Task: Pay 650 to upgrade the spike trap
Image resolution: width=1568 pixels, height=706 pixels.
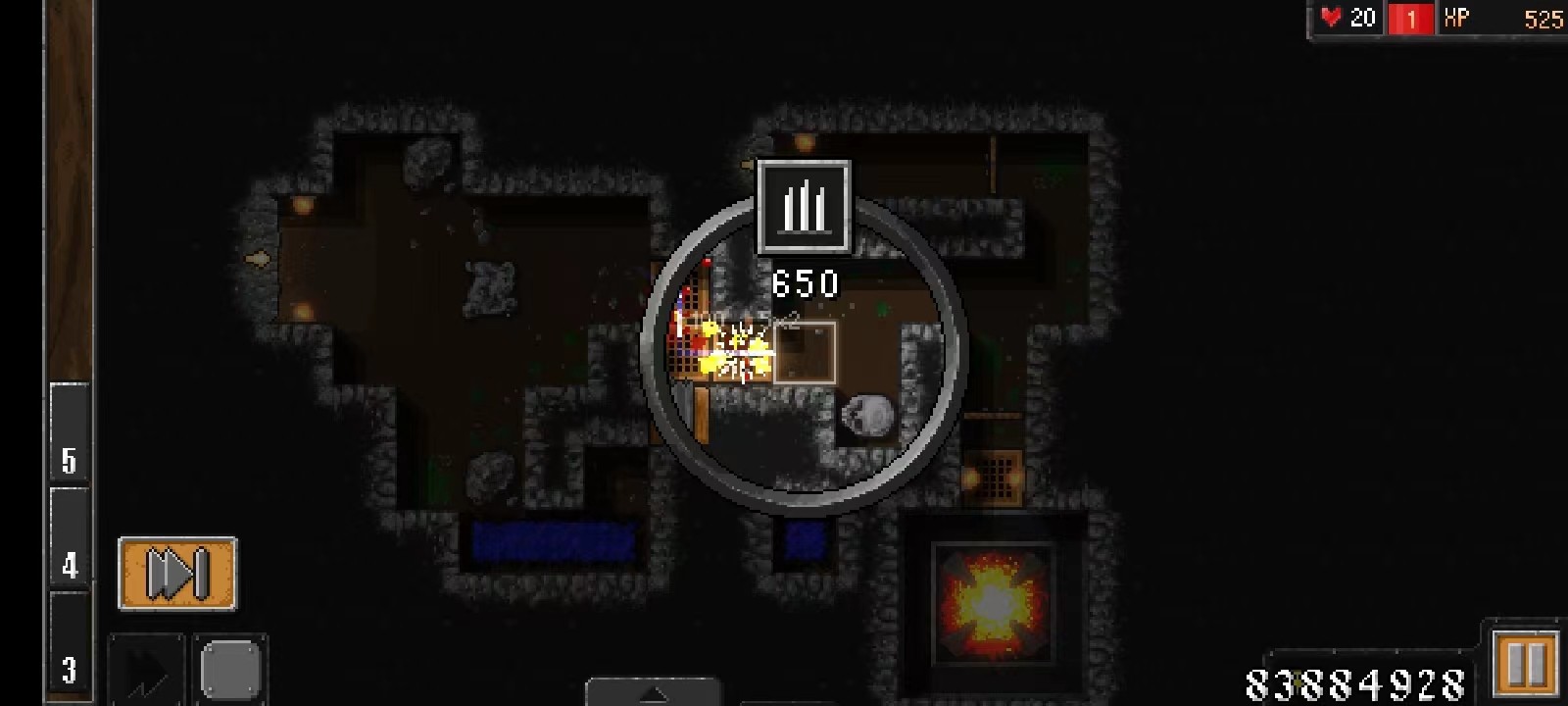Action: (x=804, y=284)
